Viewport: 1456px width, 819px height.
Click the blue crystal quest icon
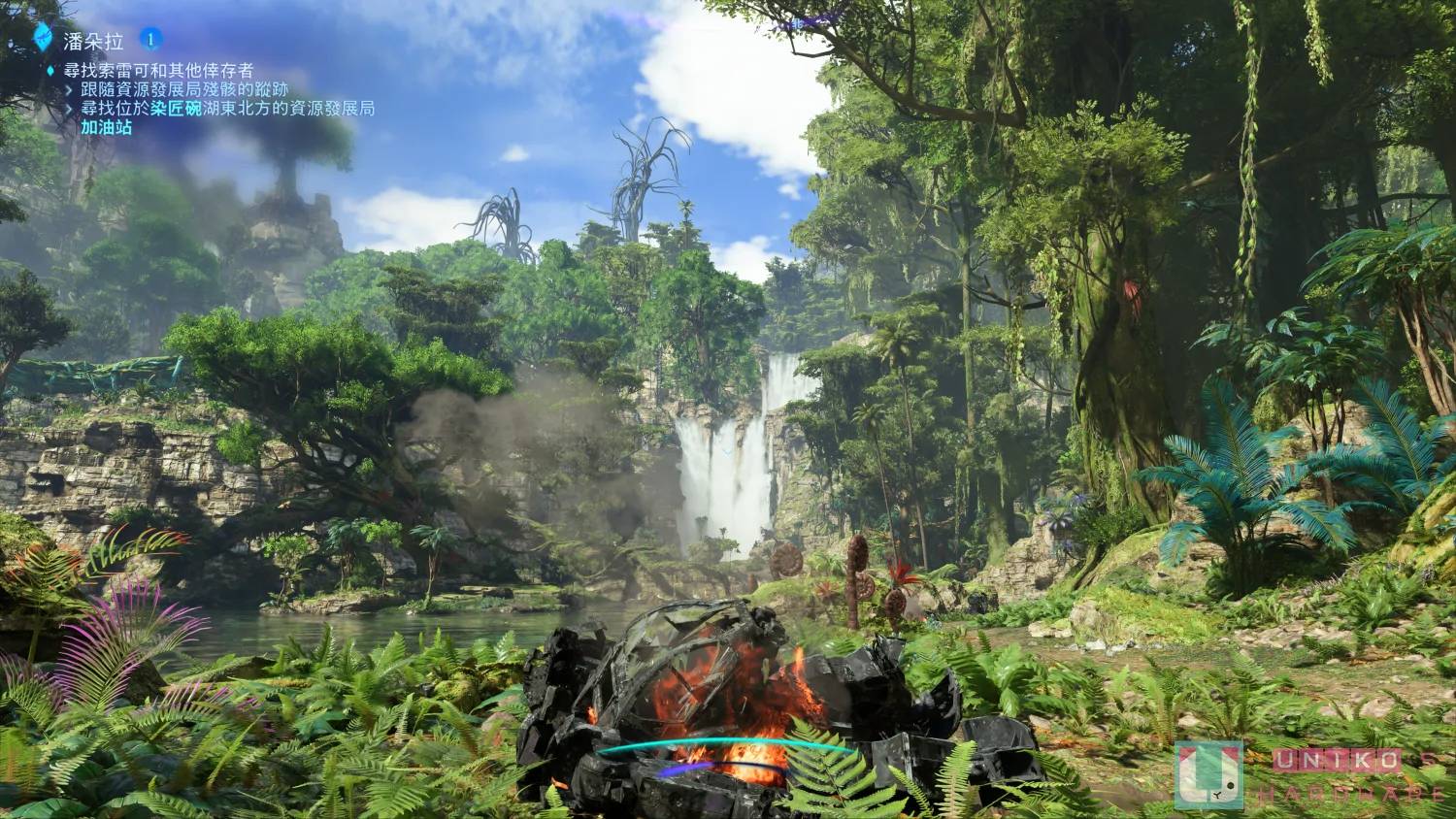coord(44,39)
